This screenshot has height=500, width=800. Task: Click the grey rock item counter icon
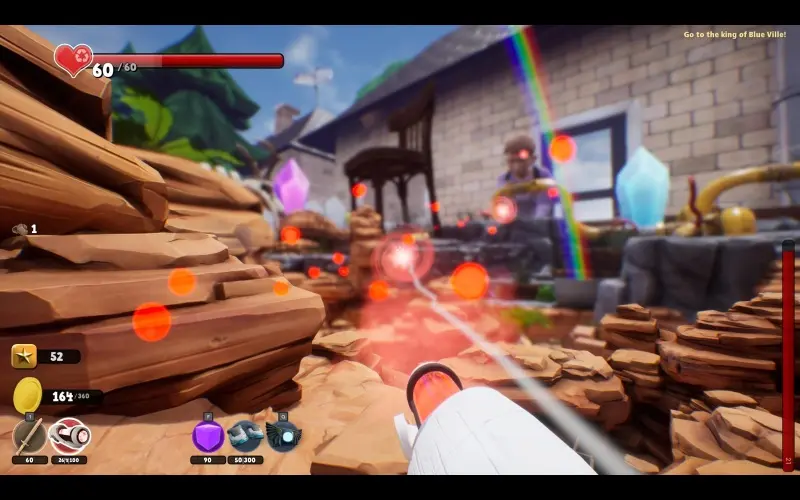point(20,229)
